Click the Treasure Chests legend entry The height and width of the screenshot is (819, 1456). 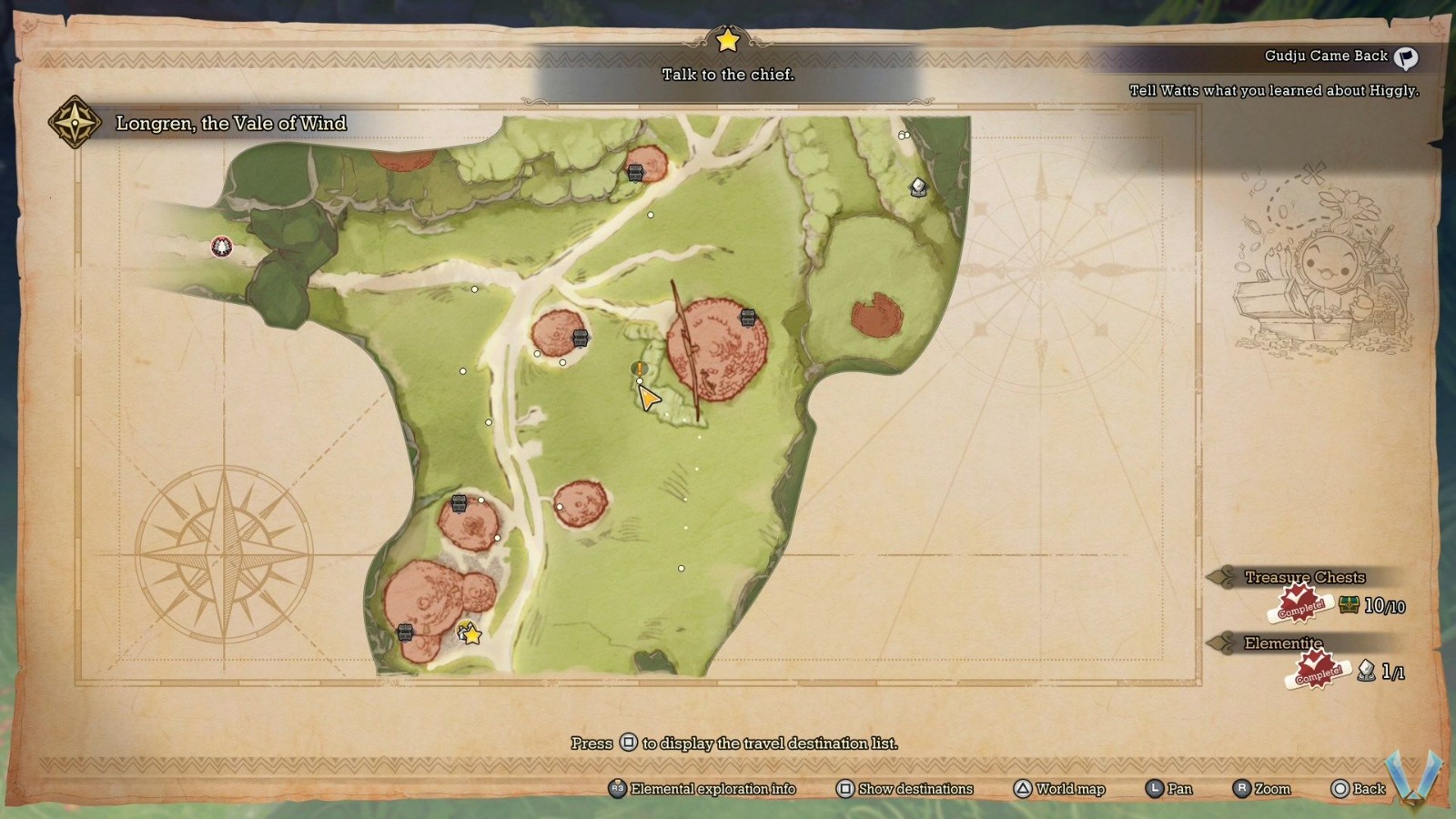tap(1305, 577)
